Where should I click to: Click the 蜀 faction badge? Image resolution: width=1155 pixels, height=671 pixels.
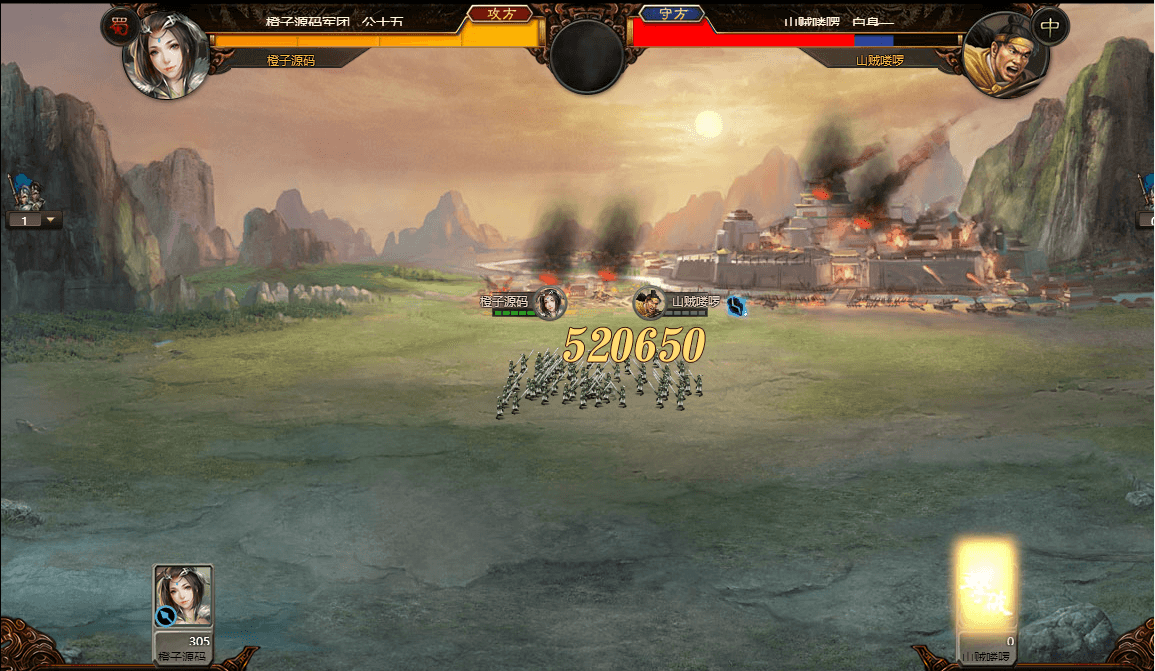(x=119, y=27)
